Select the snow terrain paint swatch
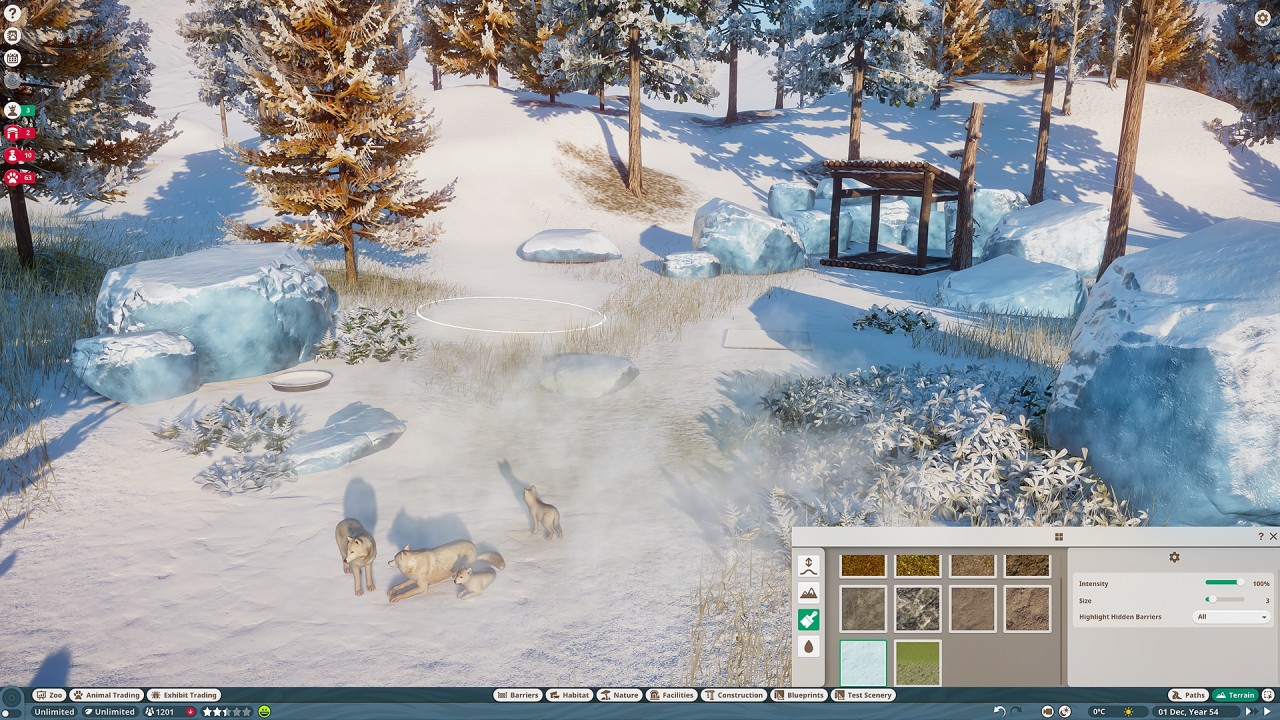 [x=862, y=663]
